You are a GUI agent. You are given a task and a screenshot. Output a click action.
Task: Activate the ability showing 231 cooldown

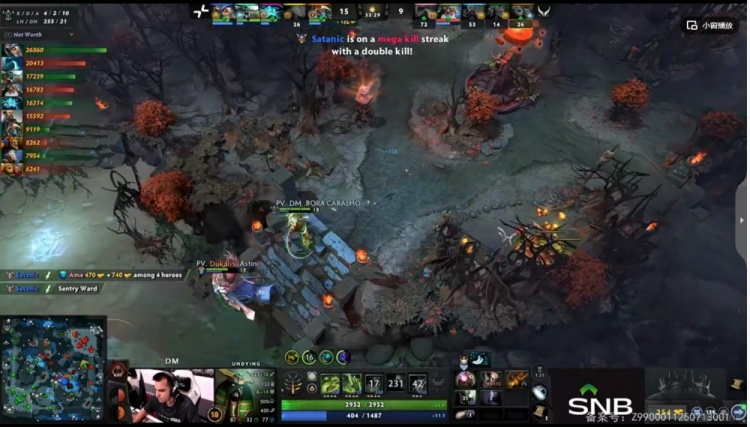point(396,383)
